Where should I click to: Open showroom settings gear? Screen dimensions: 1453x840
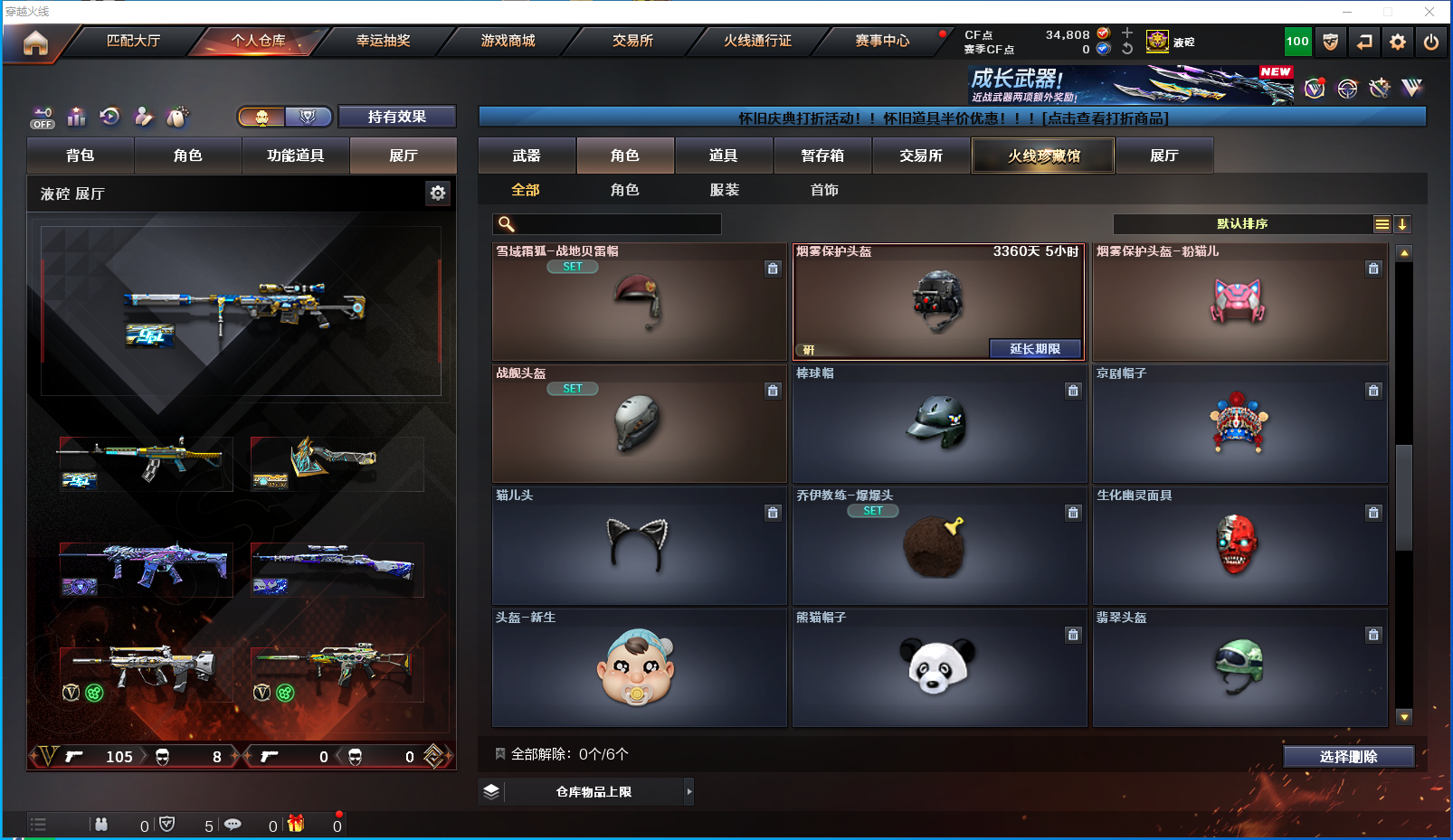438,193
